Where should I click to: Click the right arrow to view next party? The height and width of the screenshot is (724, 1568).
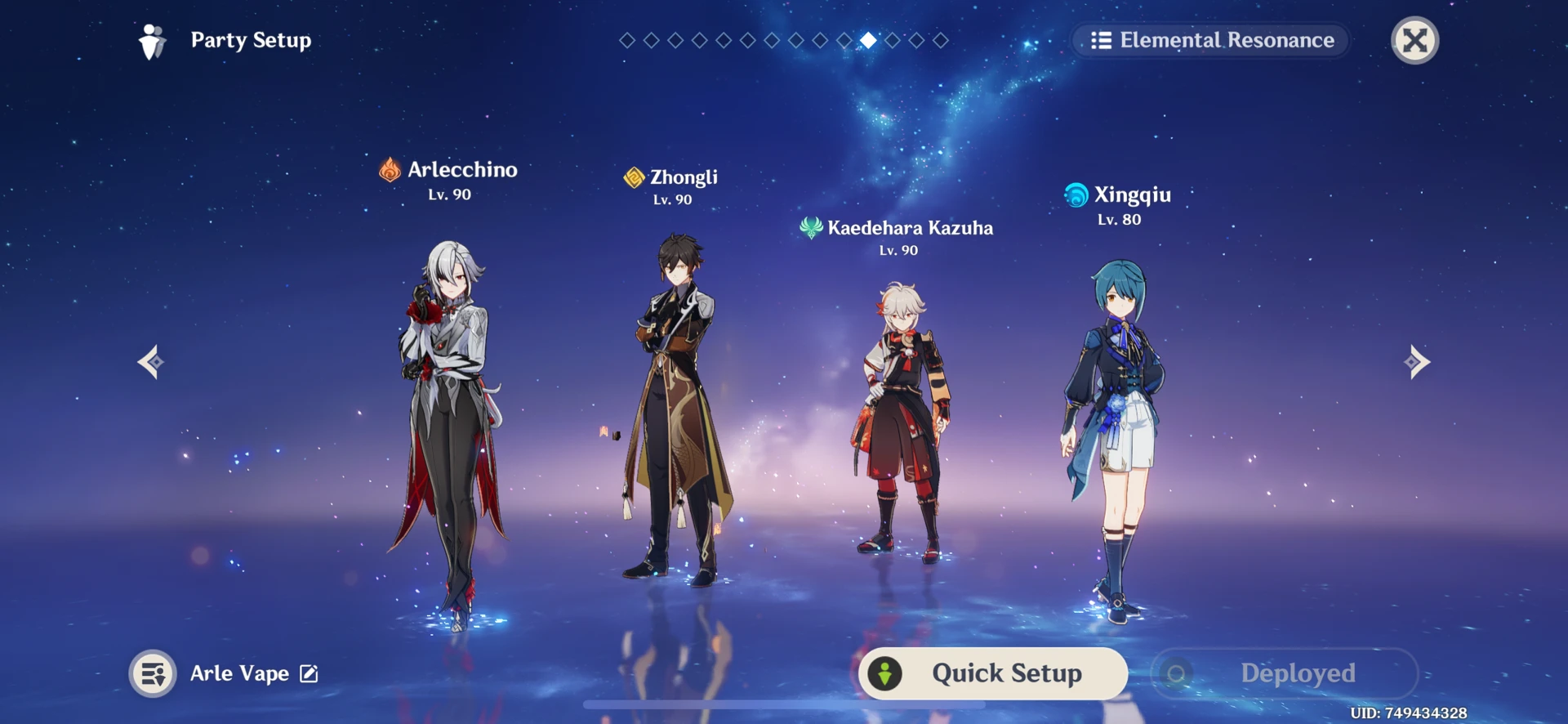[x=1417, y=361]
